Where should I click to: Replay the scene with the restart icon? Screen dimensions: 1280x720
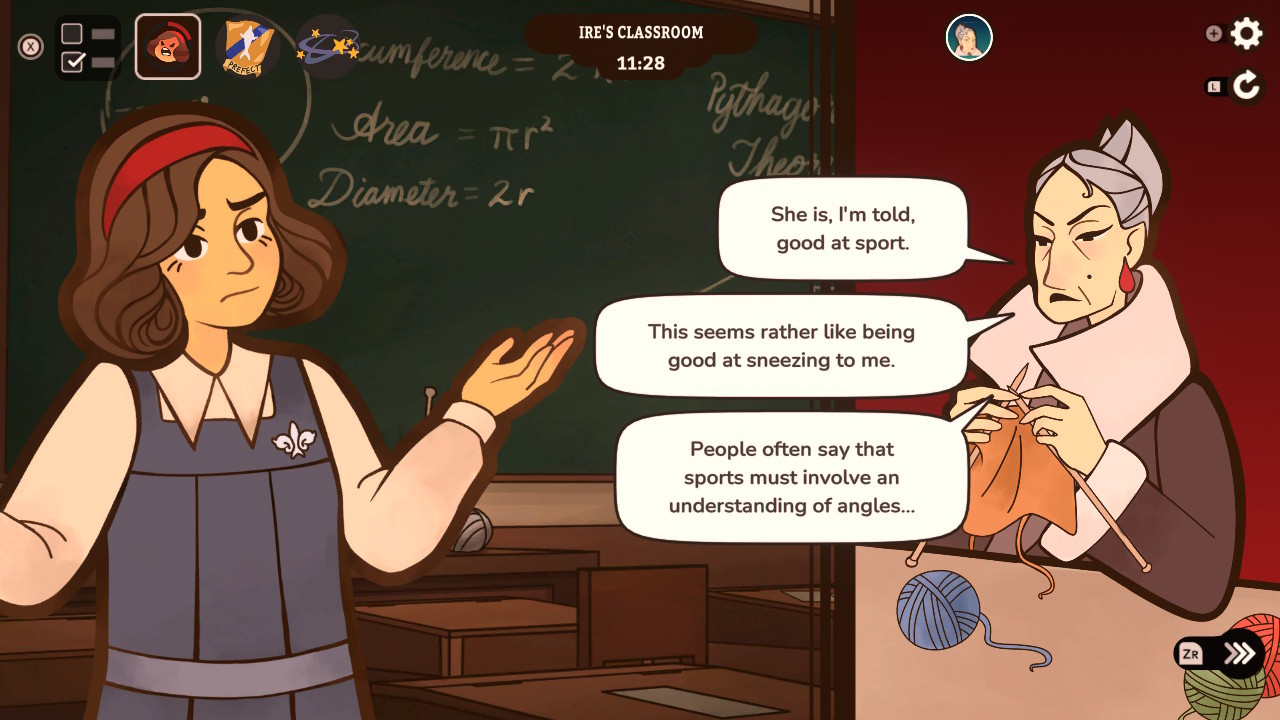tap(1246, 84)
